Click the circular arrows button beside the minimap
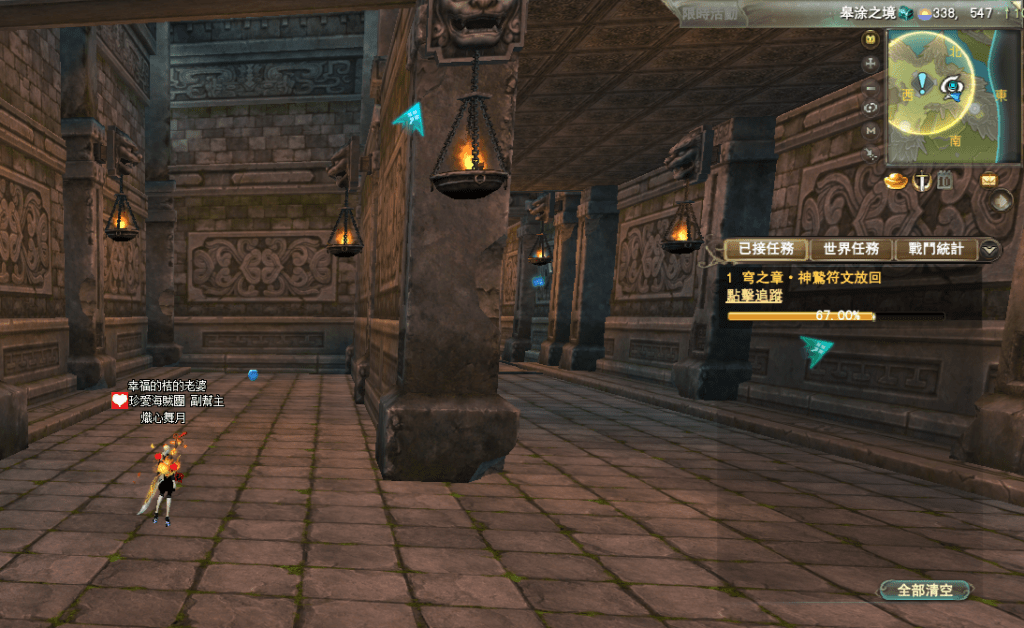The image size is (1024, 628). pyautogui.click(x=870, y=107)
